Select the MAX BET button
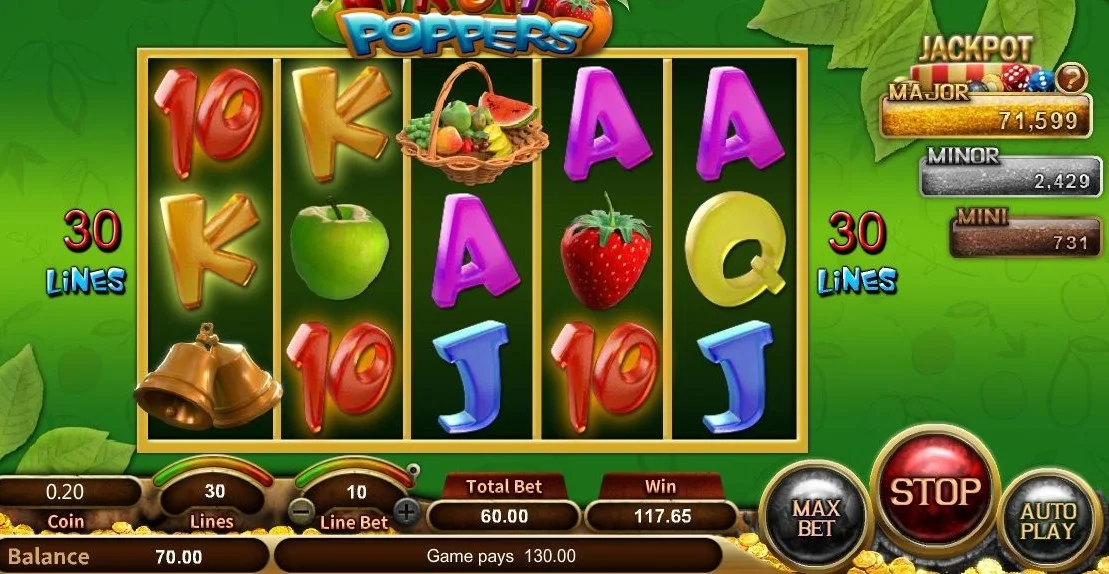This screenshot has height=574, width=1109. pyautogui.click(x=816, y=516)
